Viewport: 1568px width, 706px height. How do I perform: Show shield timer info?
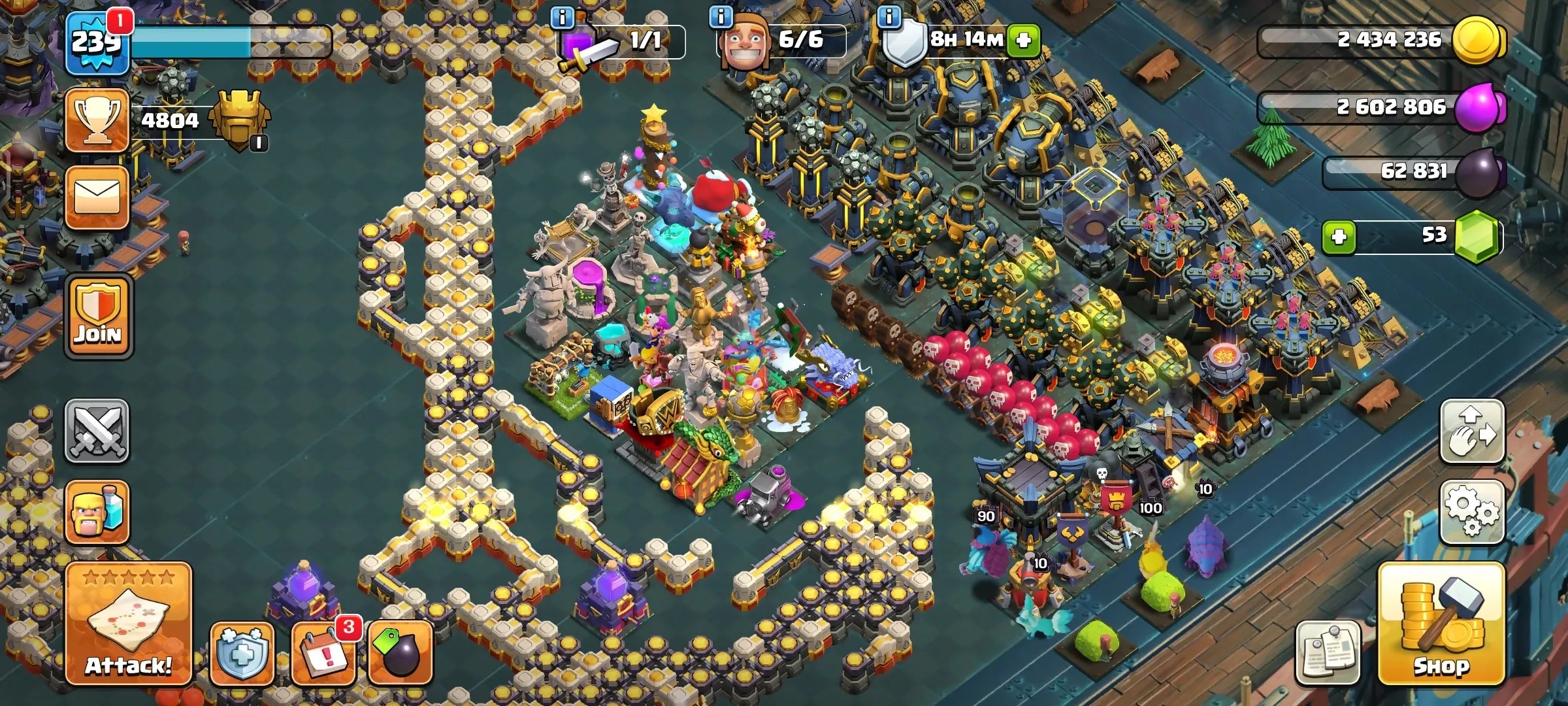pyautogui.click(x=889, y=17)
